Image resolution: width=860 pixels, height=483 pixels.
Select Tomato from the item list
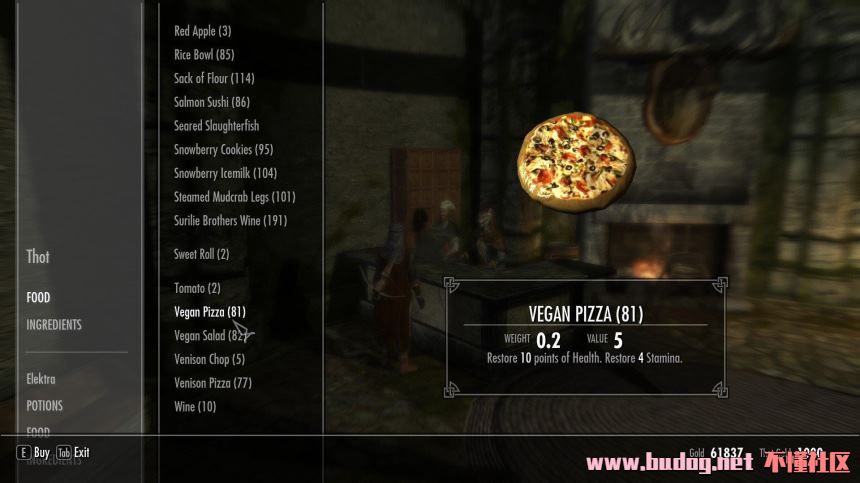coord(197,289)
